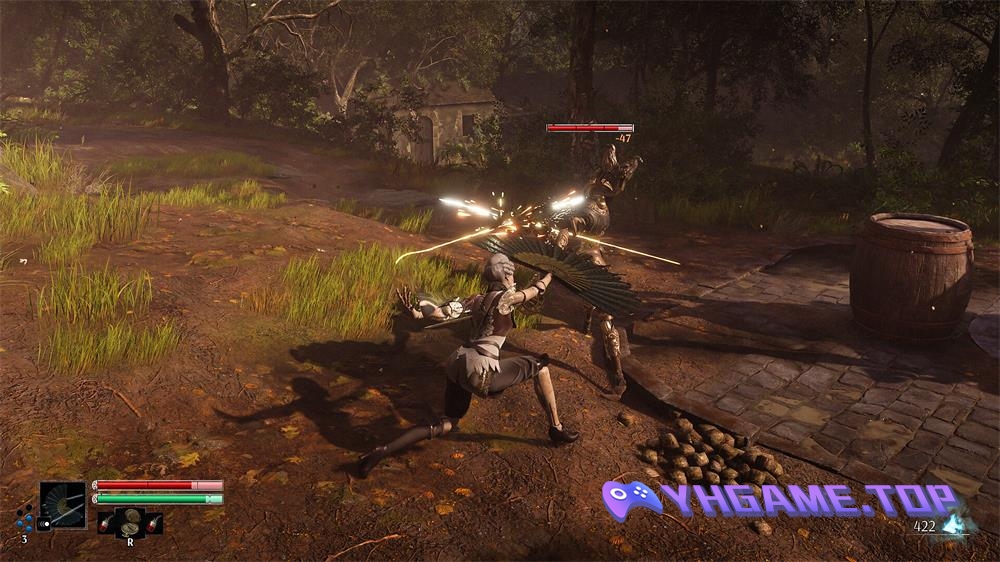1000x562 pixels.
Task: Select the equipped war fan weapon icon
Action: coord(63,504)
